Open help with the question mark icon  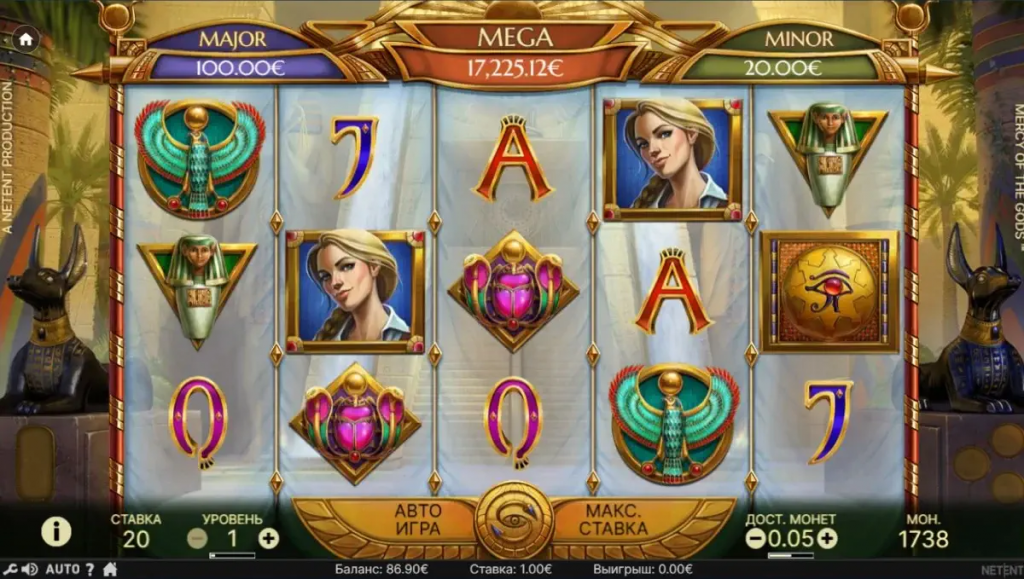click(89, 570)
